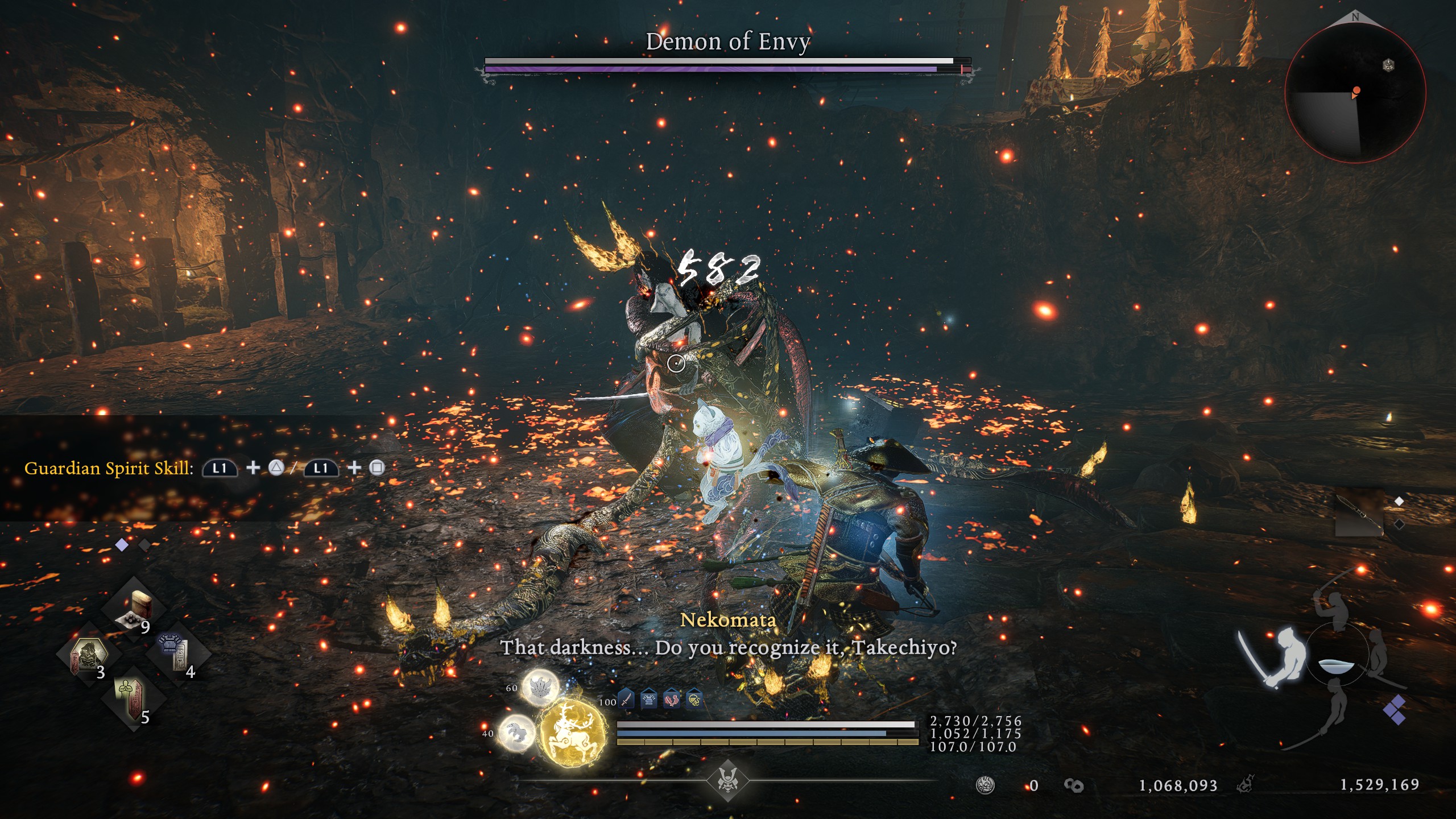This screenshot has width=1456, height=819.
Task: Open the circular minimap
Action: (1355, 94)
